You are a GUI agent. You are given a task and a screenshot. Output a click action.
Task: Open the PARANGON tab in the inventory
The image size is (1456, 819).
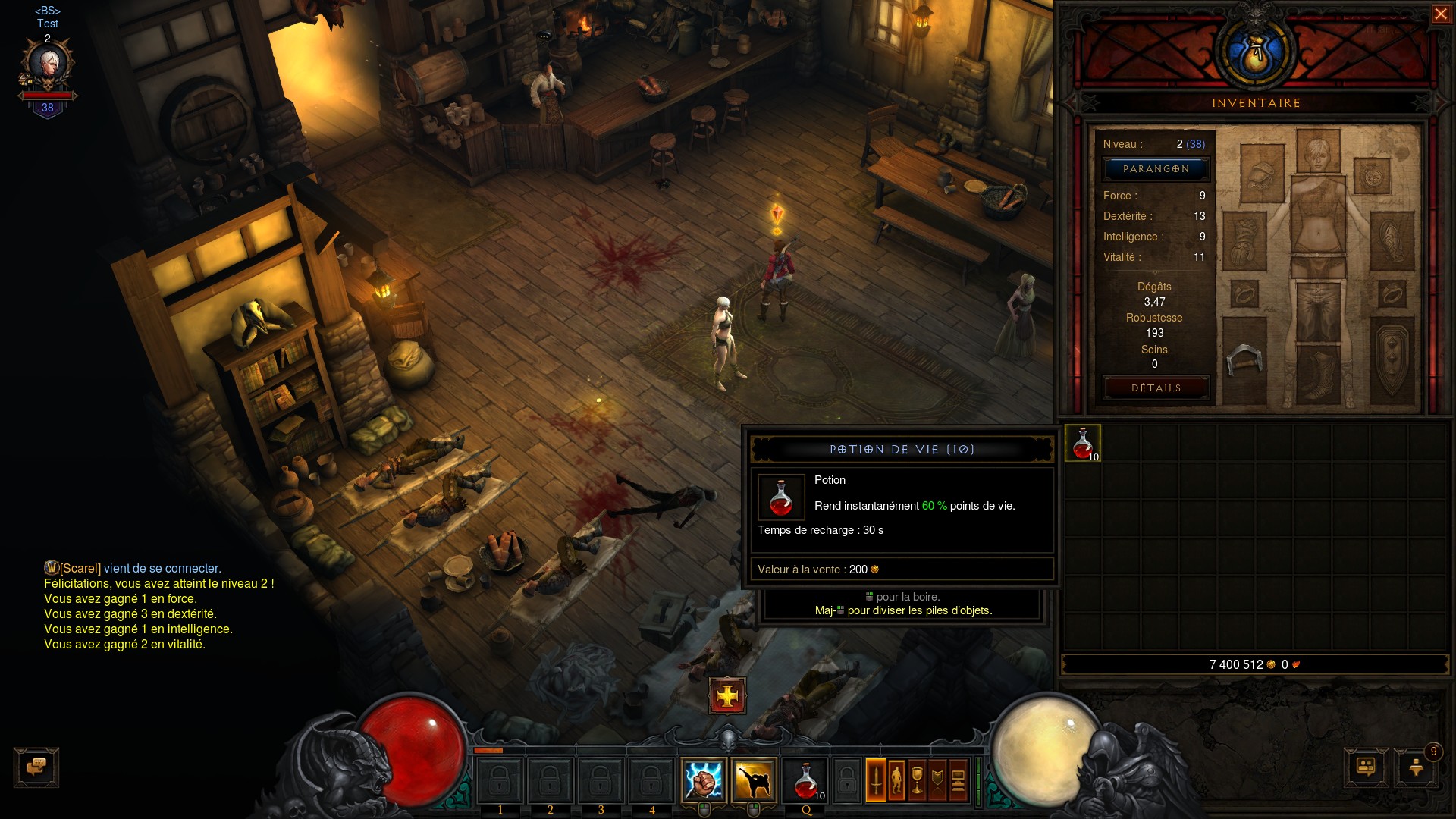pyautogui.click(x=1156, y=169)
